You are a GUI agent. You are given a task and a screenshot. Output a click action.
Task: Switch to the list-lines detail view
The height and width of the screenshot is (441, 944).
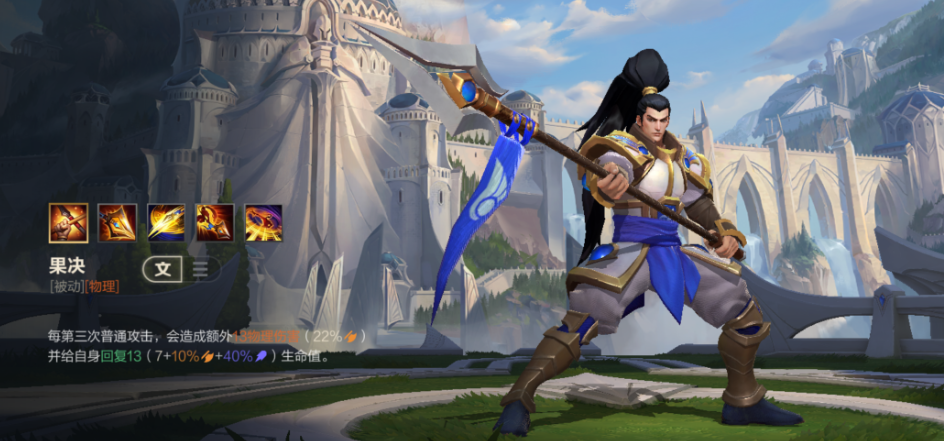[201, 269]
